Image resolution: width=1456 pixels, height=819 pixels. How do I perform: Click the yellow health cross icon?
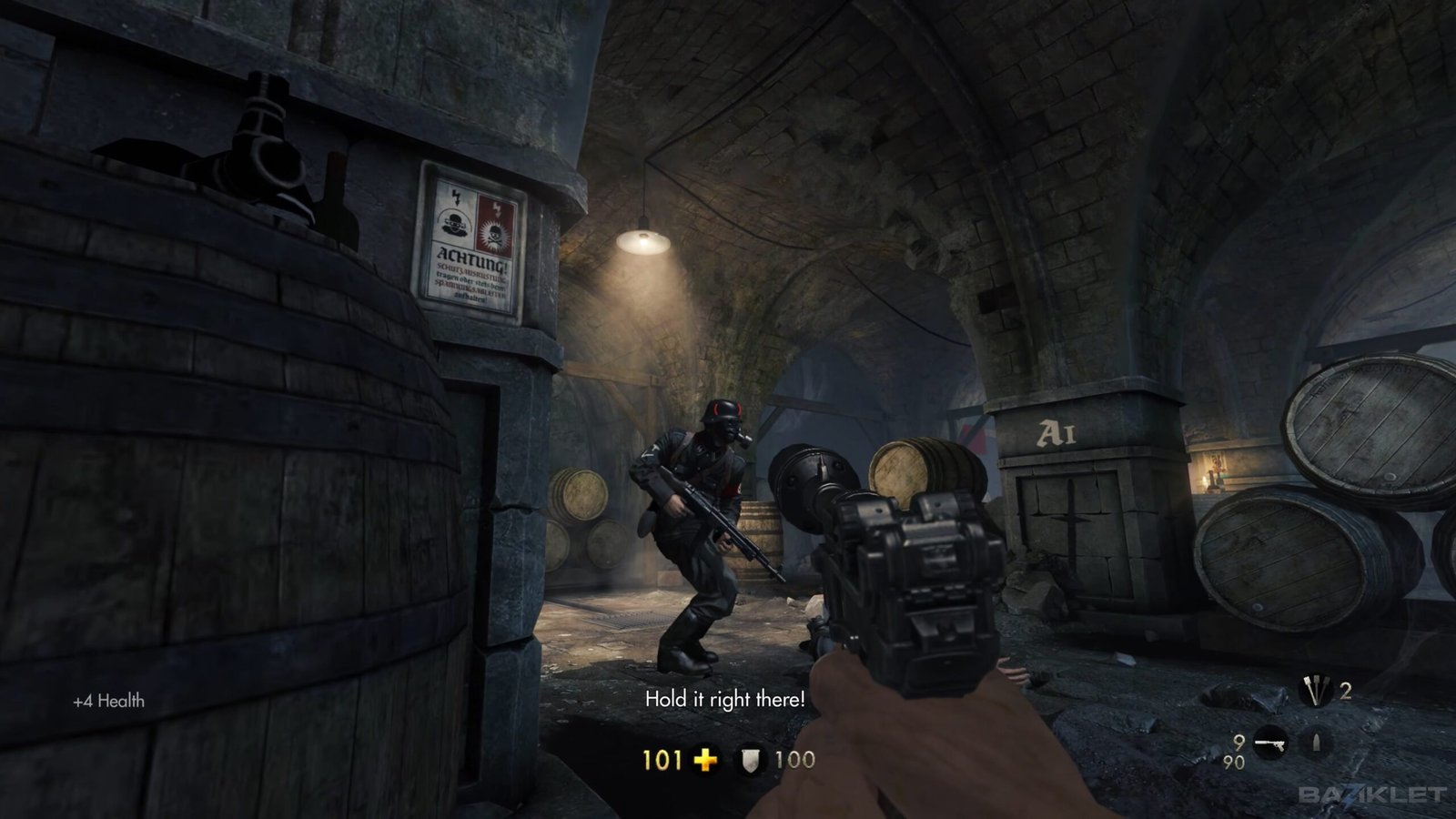point(705,760)
